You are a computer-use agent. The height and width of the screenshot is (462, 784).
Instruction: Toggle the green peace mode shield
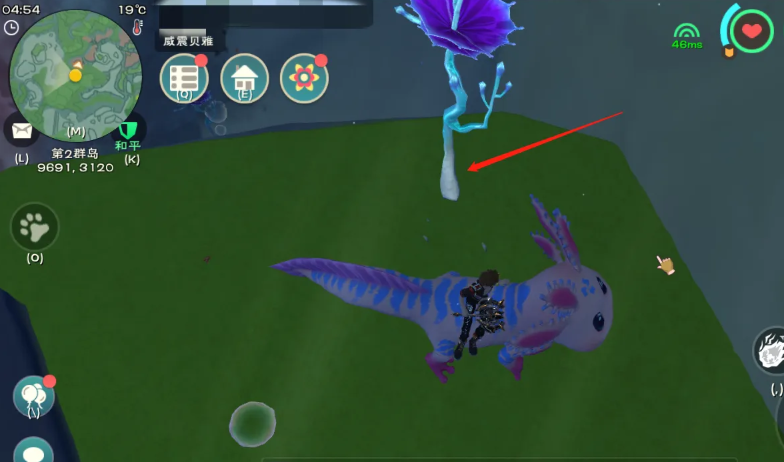coord(128,130)
